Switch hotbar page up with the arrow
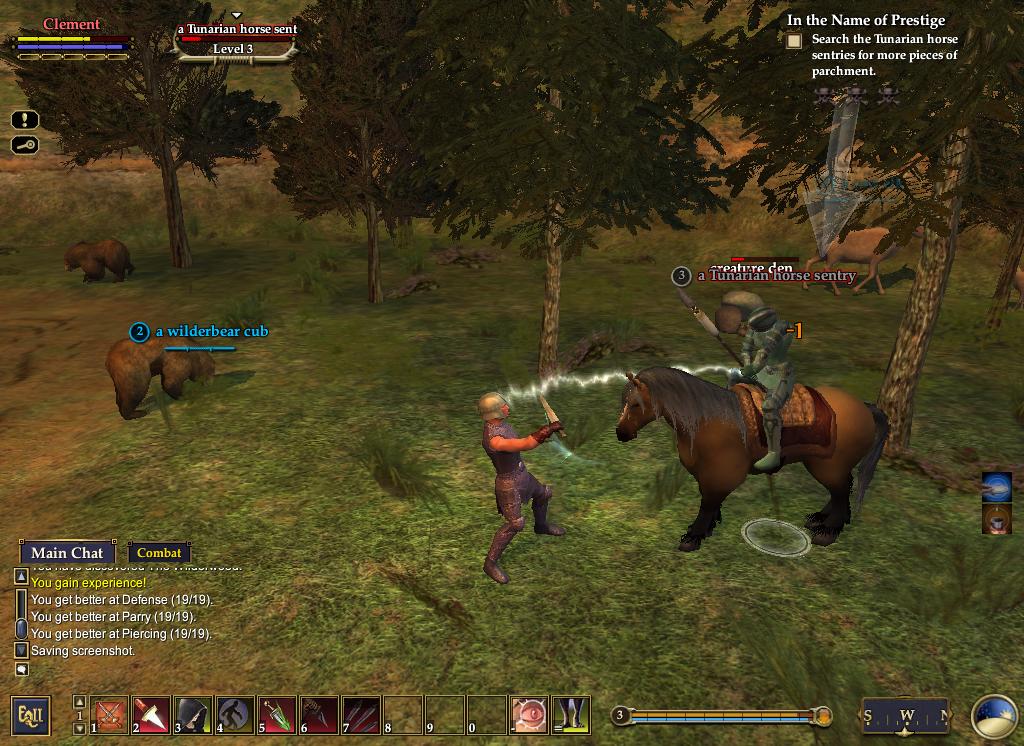1024x746 pixels. 80,702
